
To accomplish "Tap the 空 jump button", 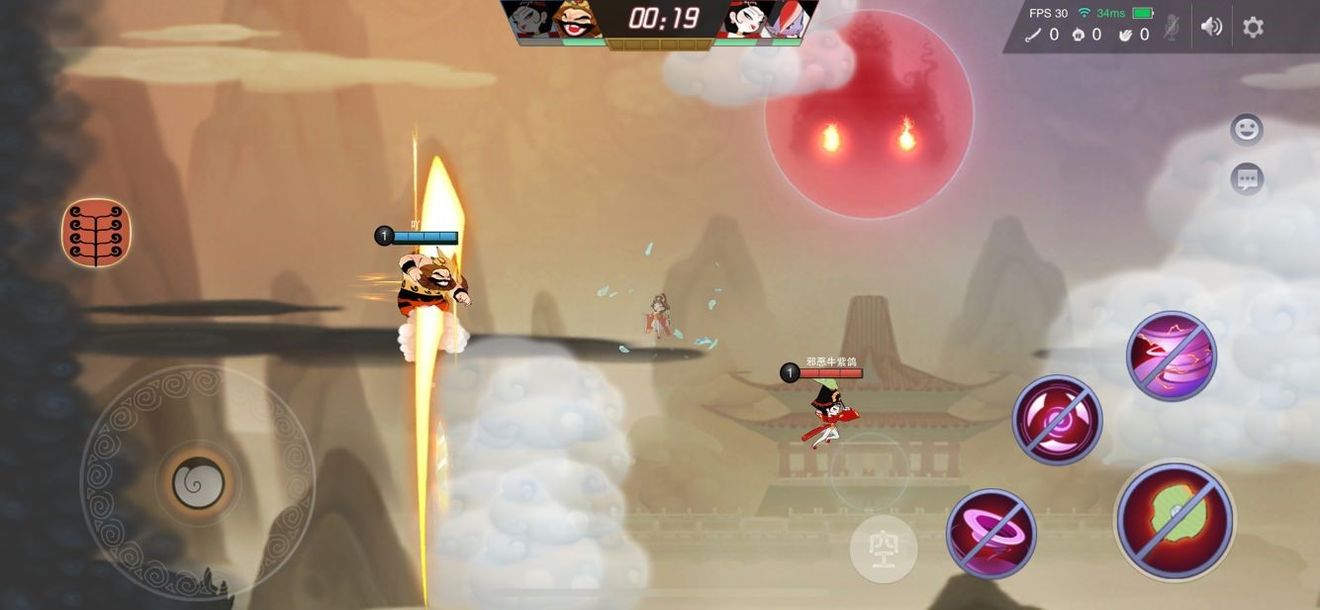I will coord(883,549).
